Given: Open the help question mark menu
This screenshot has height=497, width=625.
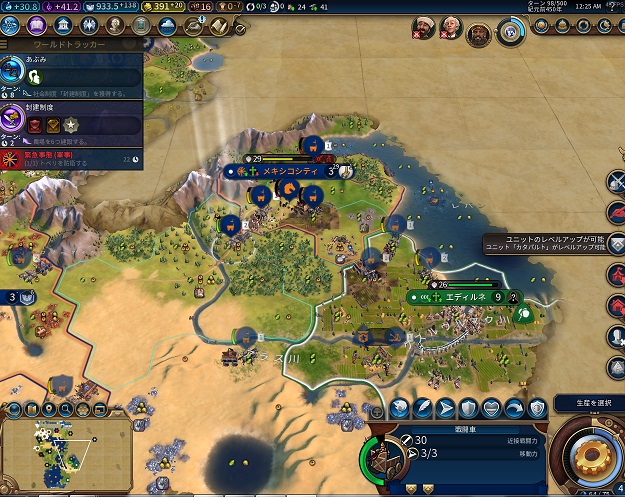Looking at the screenshot, I should (611, 7).
